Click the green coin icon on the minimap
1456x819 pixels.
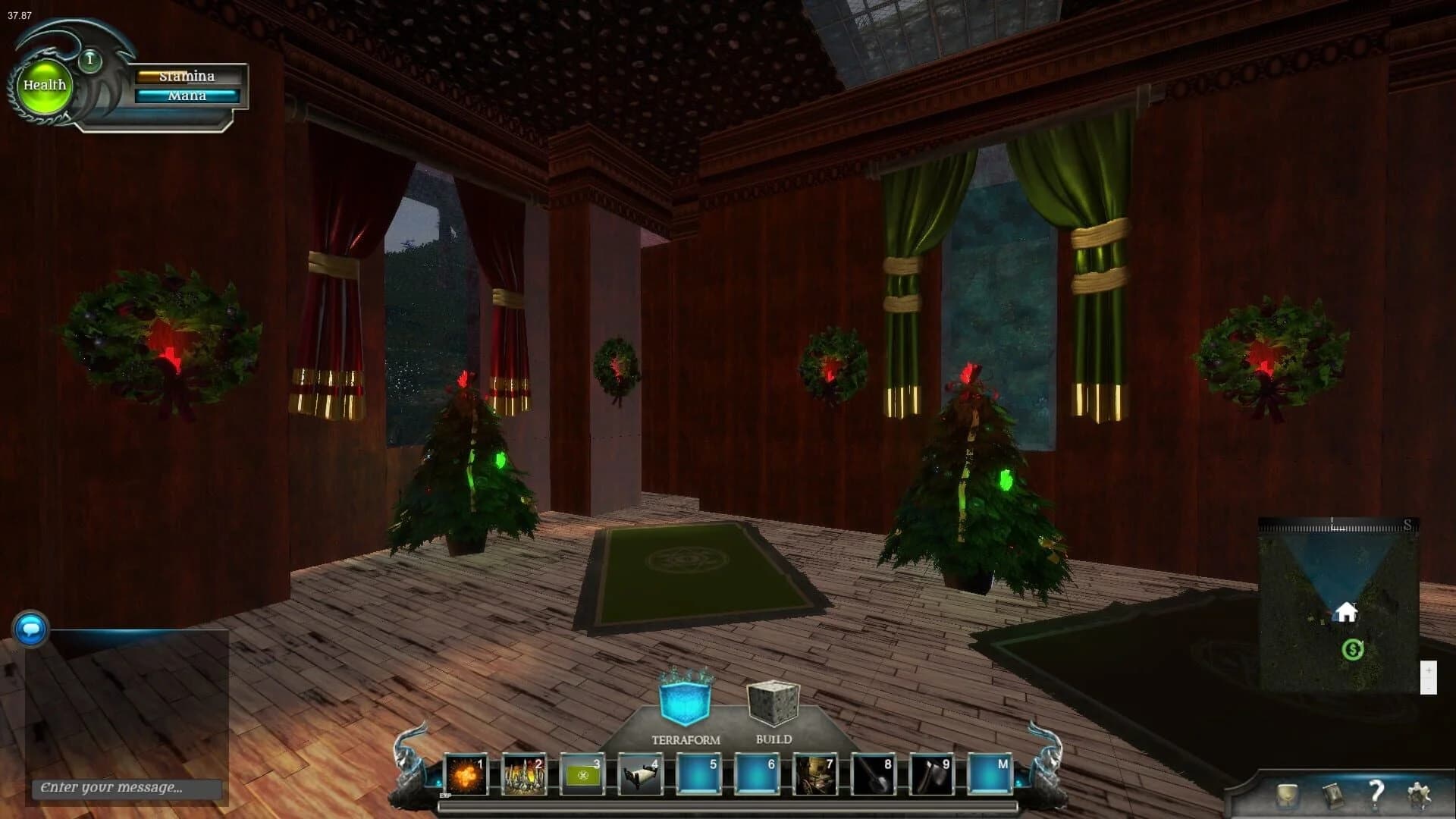point(1352,649)
